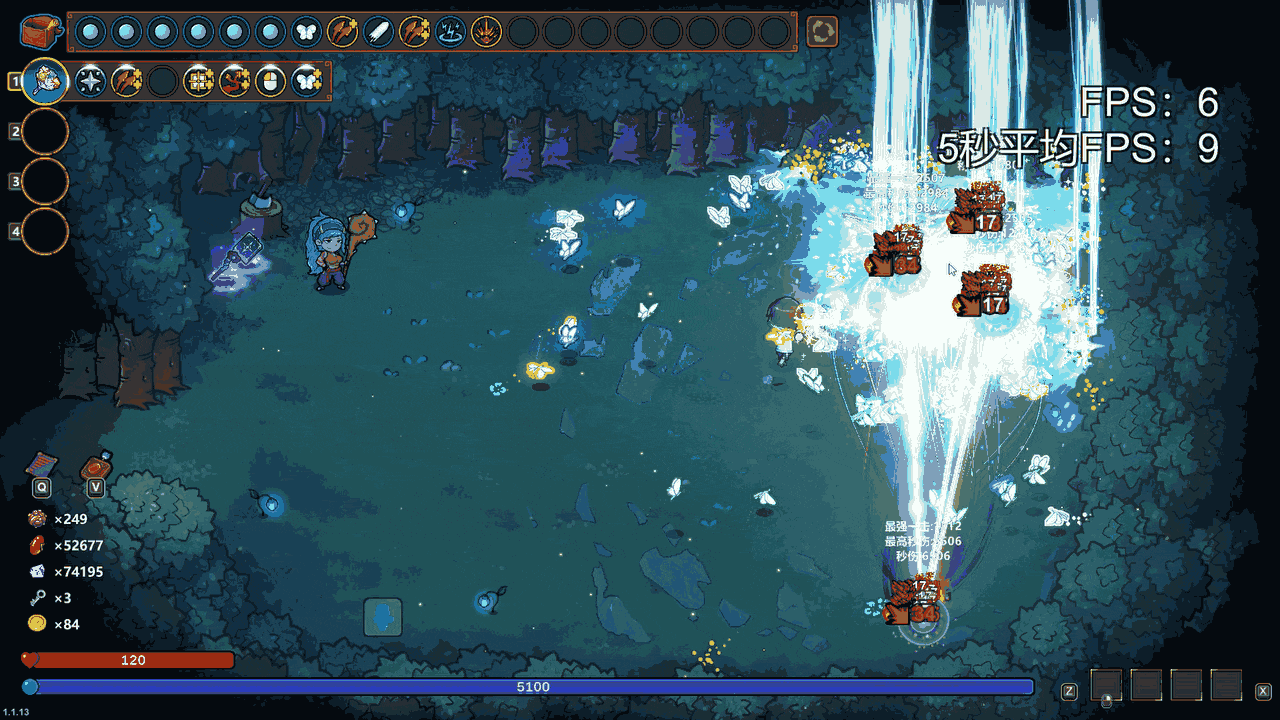1280x720 pixels.
Task: Select the grid-pattern spell on the wand
Action: (x=198, y=81)
